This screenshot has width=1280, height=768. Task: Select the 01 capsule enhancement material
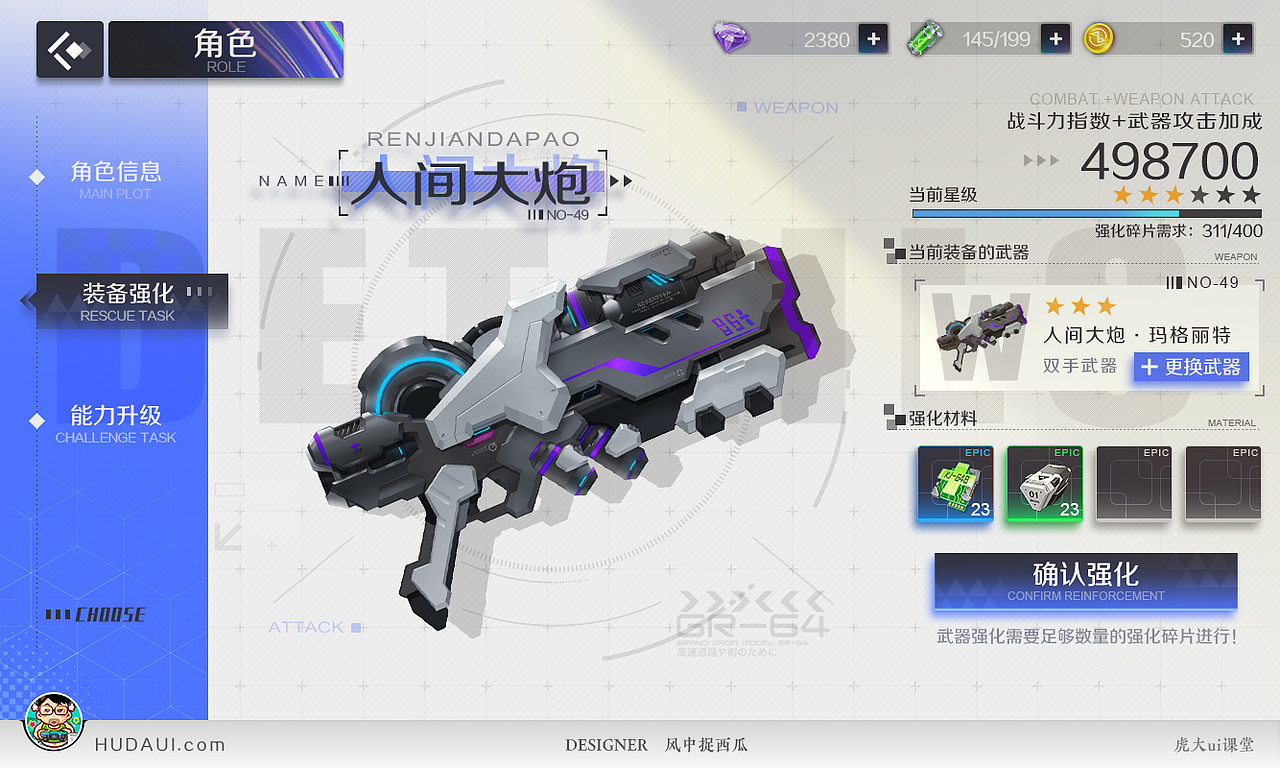(1043, 483)
